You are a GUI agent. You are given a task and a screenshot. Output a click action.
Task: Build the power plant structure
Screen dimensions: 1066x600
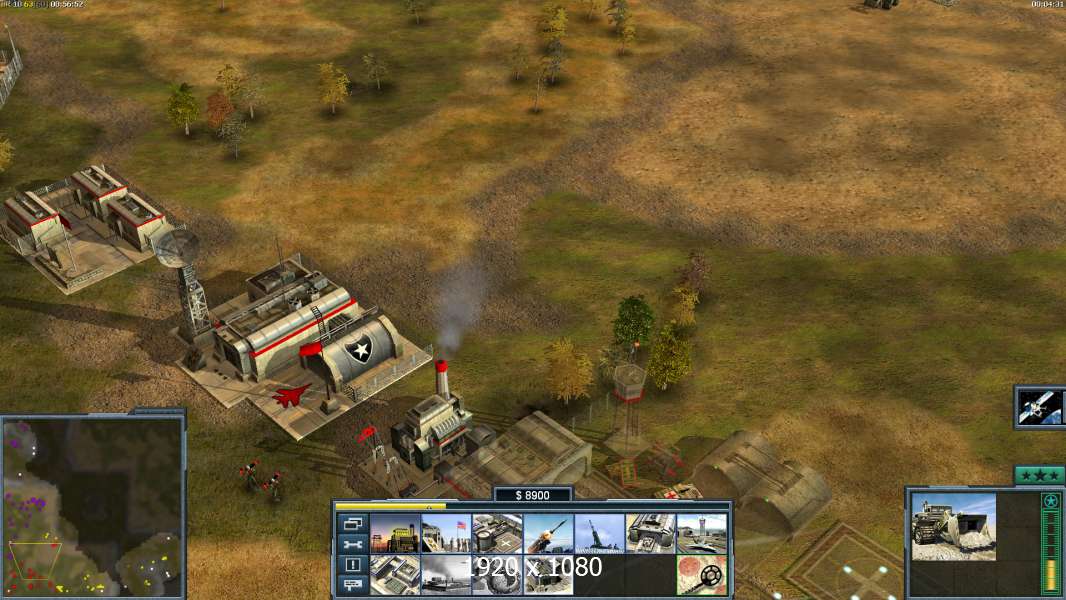click(x=396, y=533)
